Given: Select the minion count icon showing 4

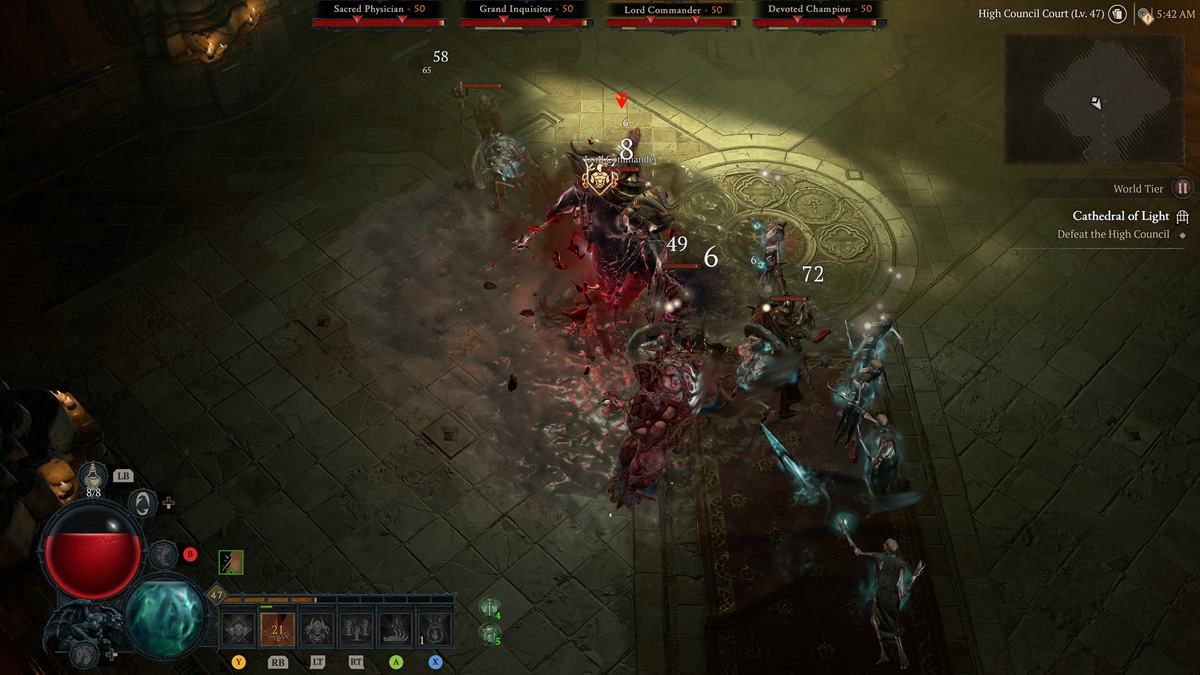Looking at the screenshot, I should [x=489, y=608].
